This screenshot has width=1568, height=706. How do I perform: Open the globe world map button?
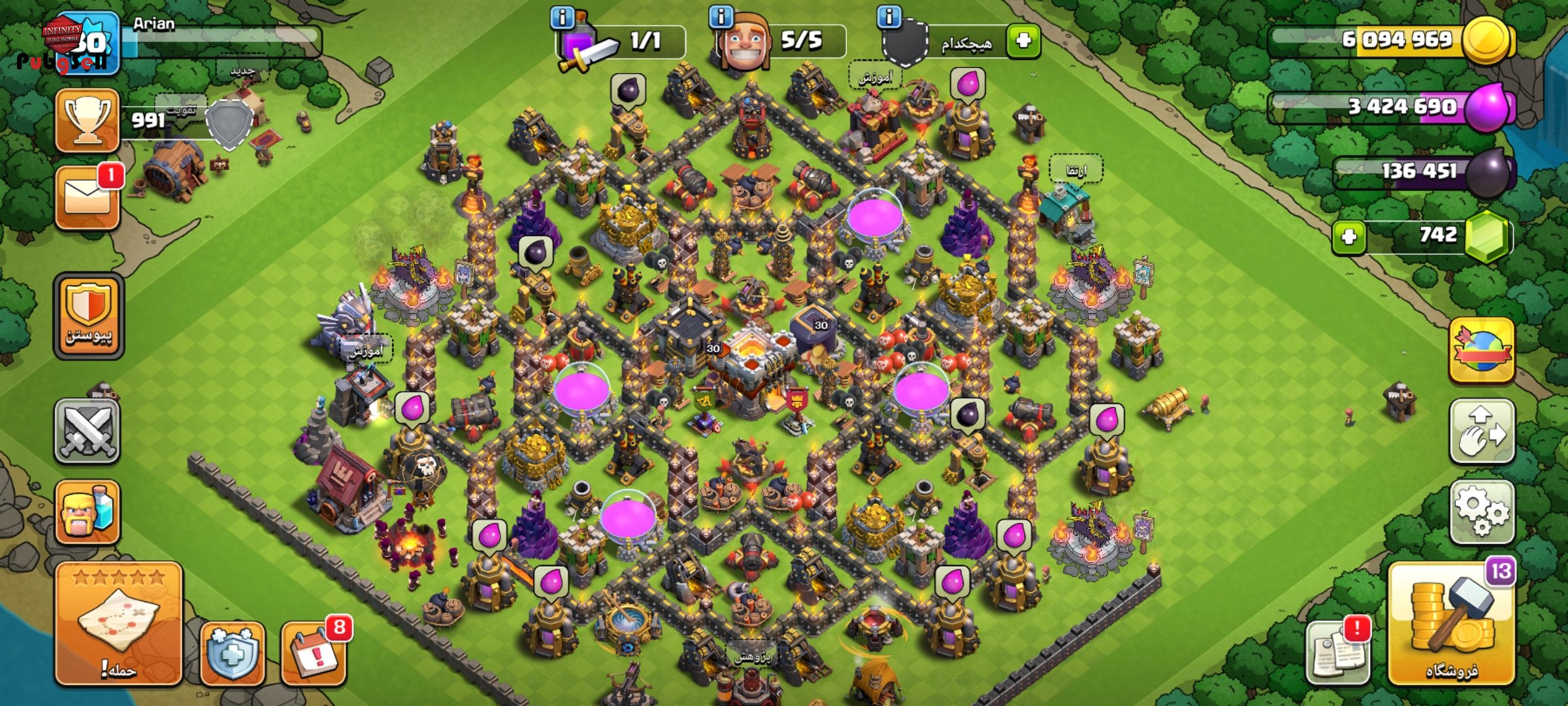(1481, 350)
